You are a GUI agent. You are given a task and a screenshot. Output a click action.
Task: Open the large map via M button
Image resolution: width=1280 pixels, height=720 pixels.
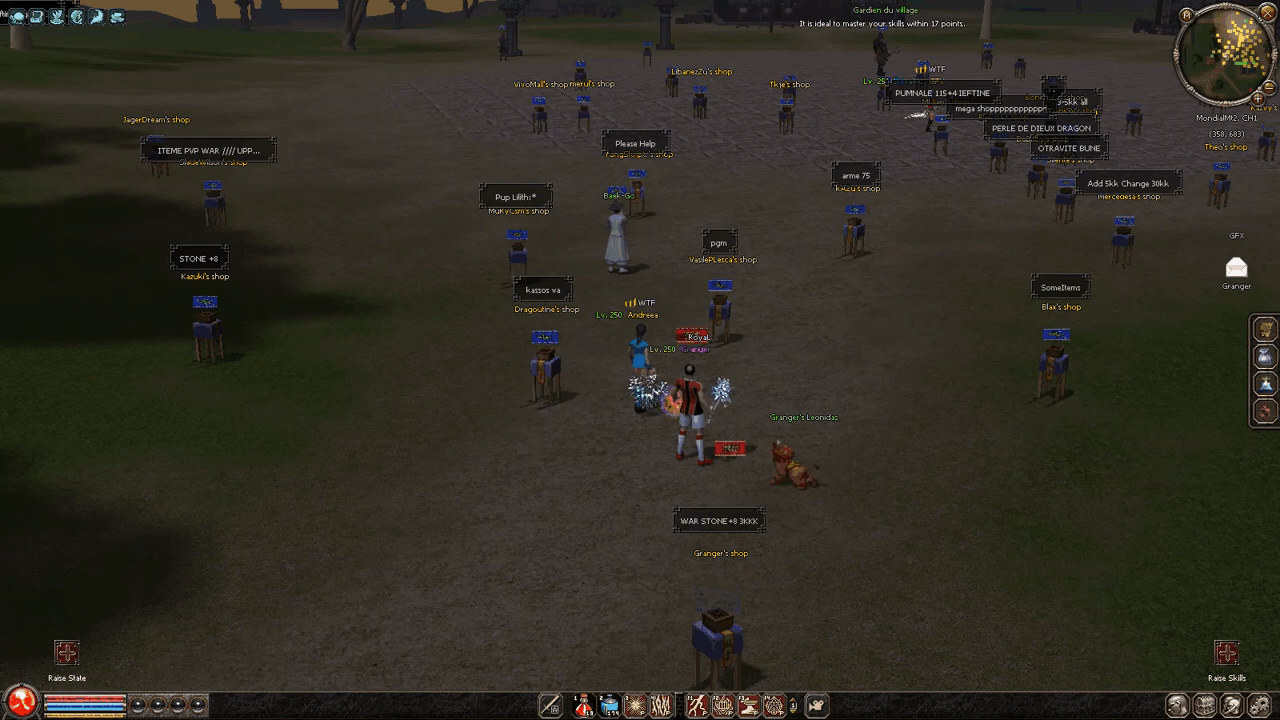pos(1187,15)
